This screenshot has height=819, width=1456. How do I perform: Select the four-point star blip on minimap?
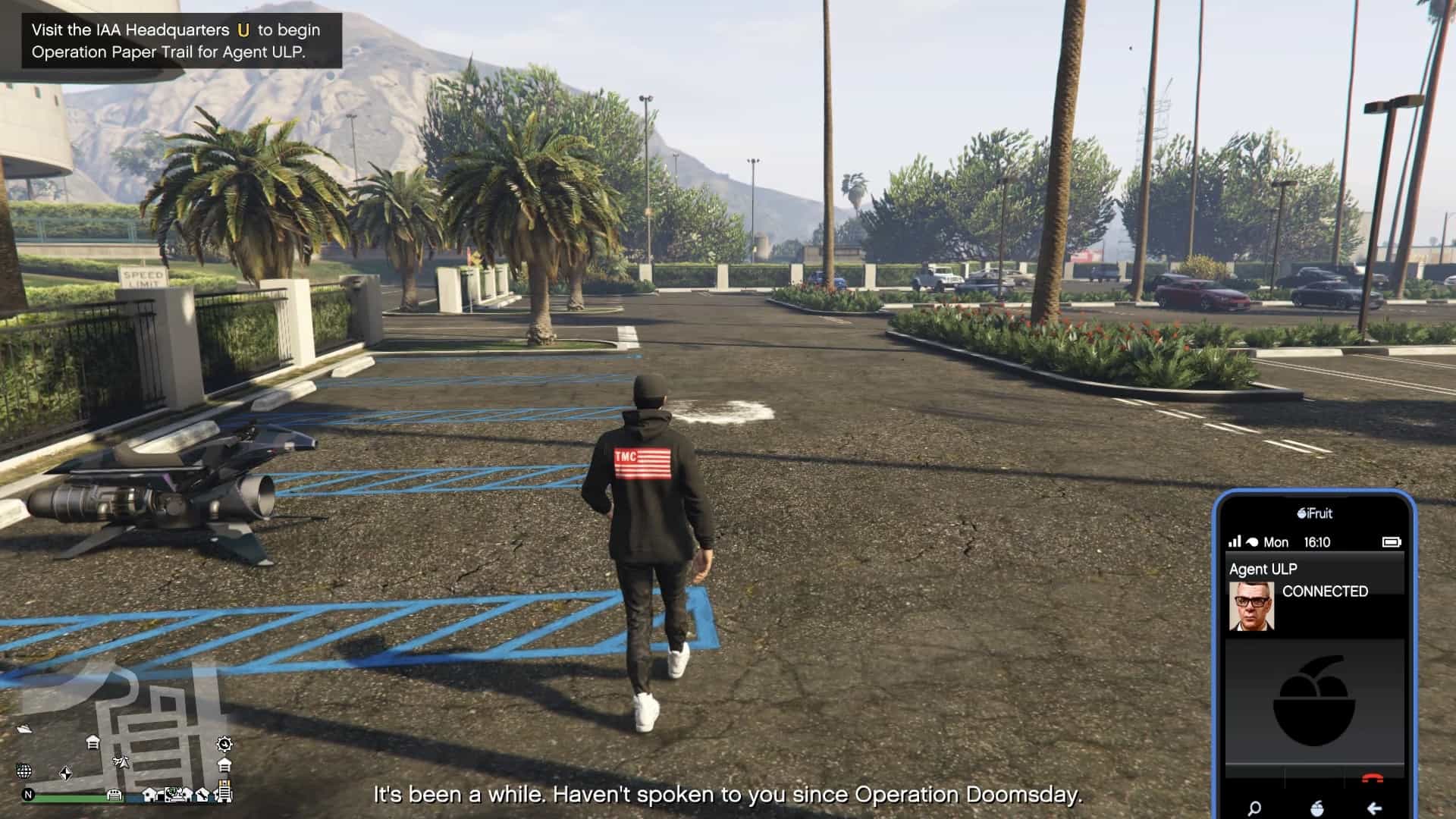click(x=66, y=773)
